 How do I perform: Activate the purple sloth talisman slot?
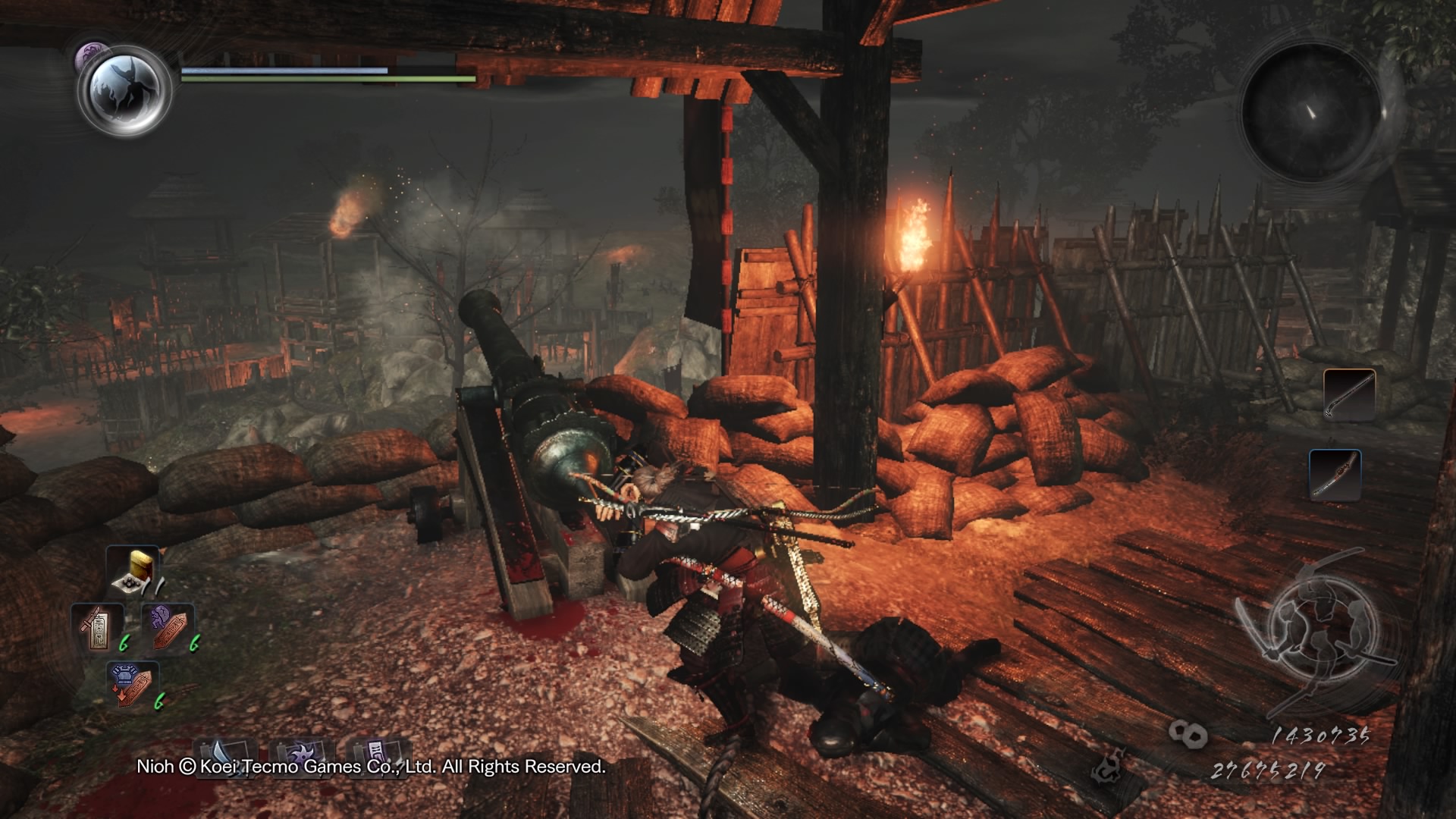168,628
